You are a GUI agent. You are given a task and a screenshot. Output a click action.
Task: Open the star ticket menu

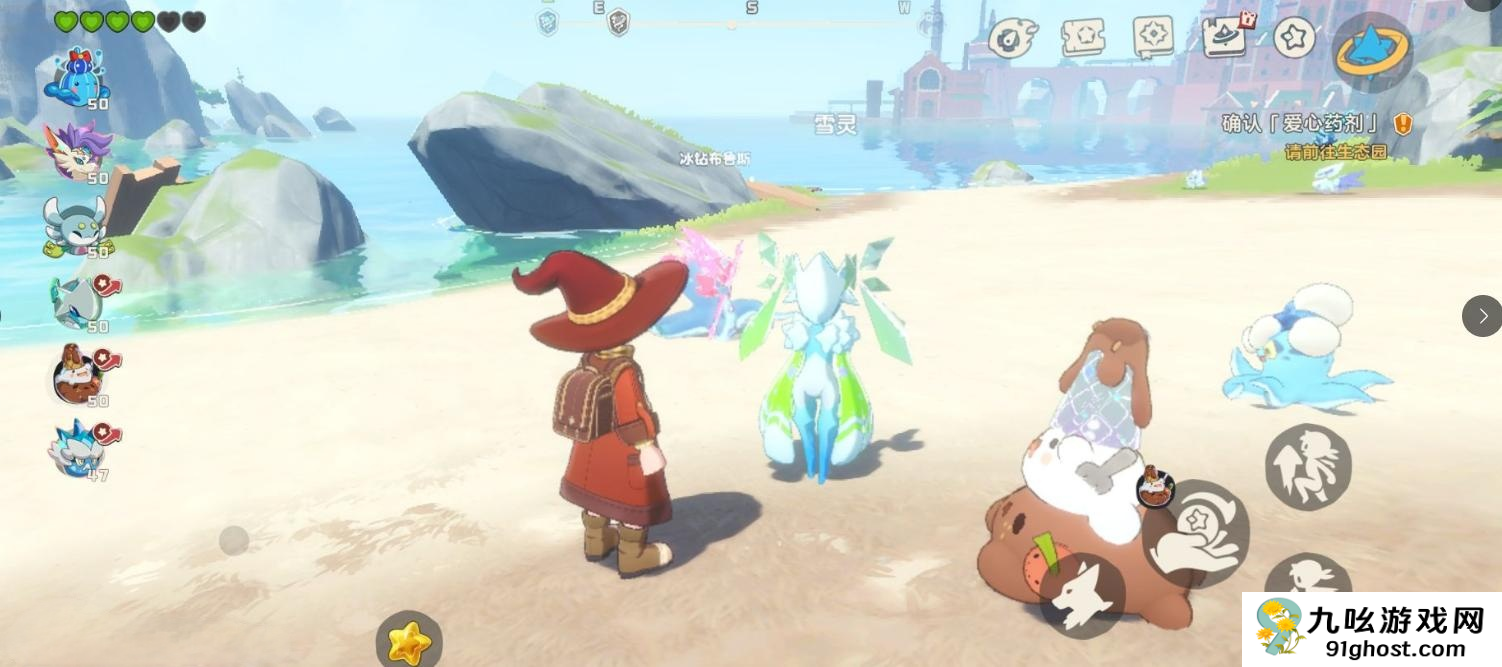click(x=1084, y=38)
